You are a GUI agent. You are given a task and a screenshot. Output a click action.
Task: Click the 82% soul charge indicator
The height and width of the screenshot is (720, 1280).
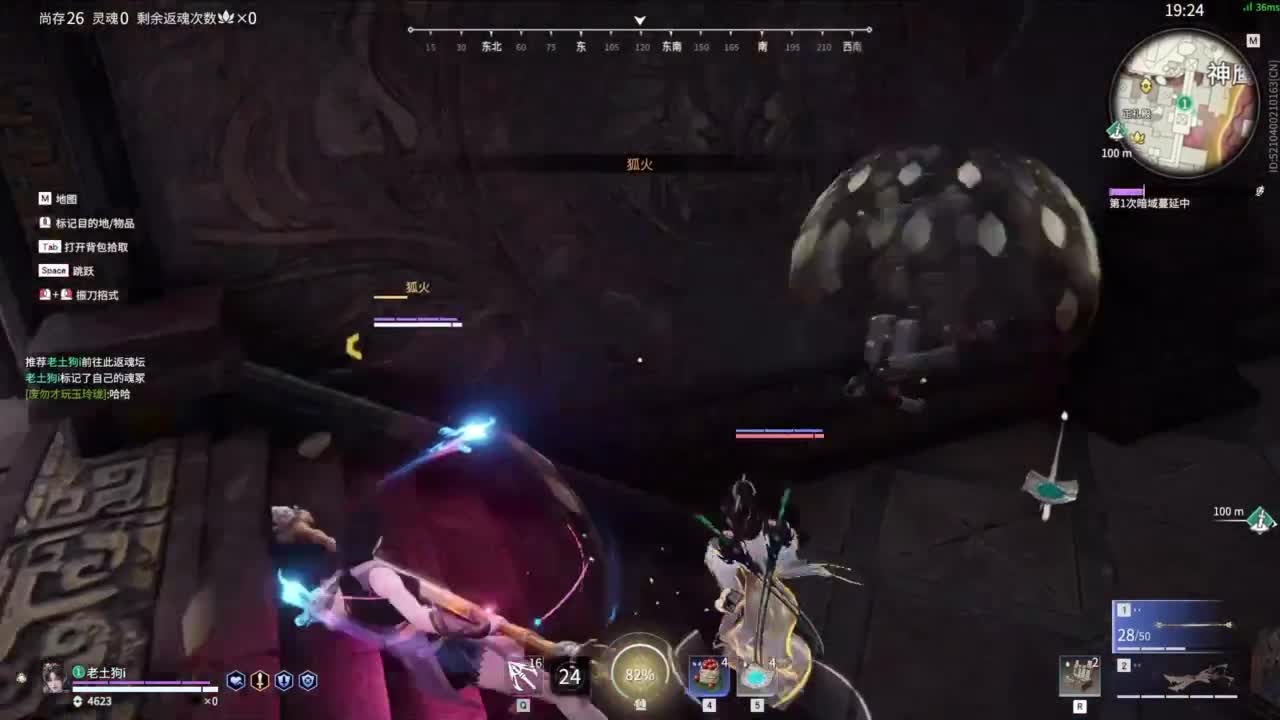click(x=639, y=675)
